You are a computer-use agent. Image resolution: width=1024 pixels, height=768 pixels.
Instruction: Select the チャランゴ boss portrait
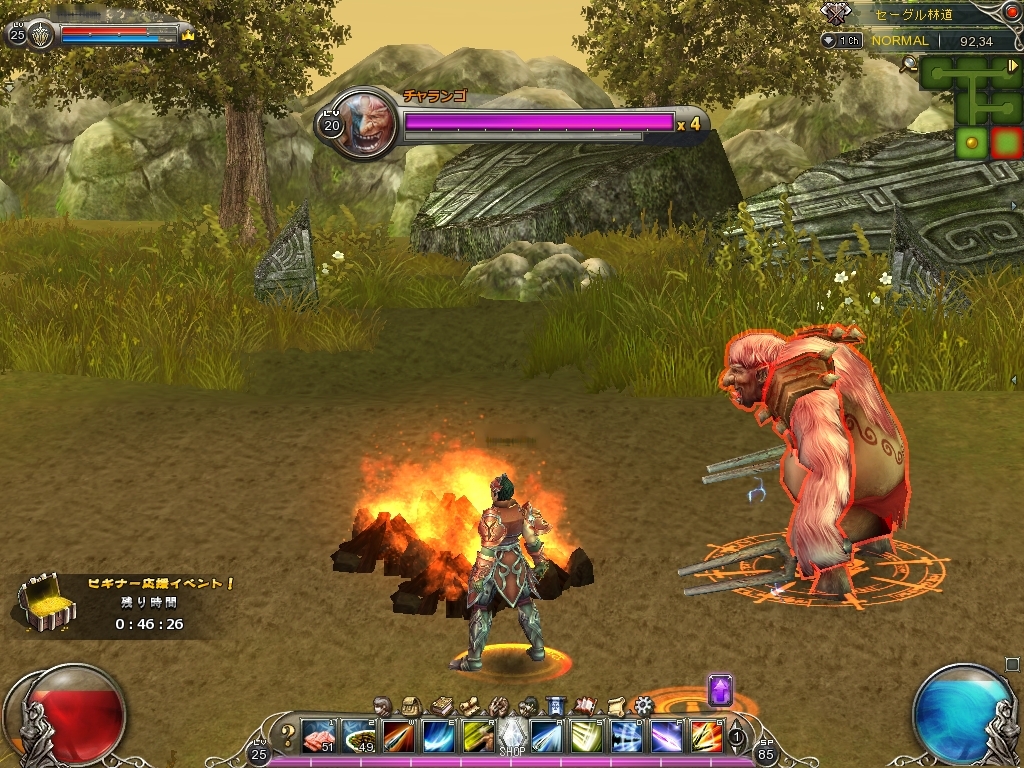click(x=359, y=124)
